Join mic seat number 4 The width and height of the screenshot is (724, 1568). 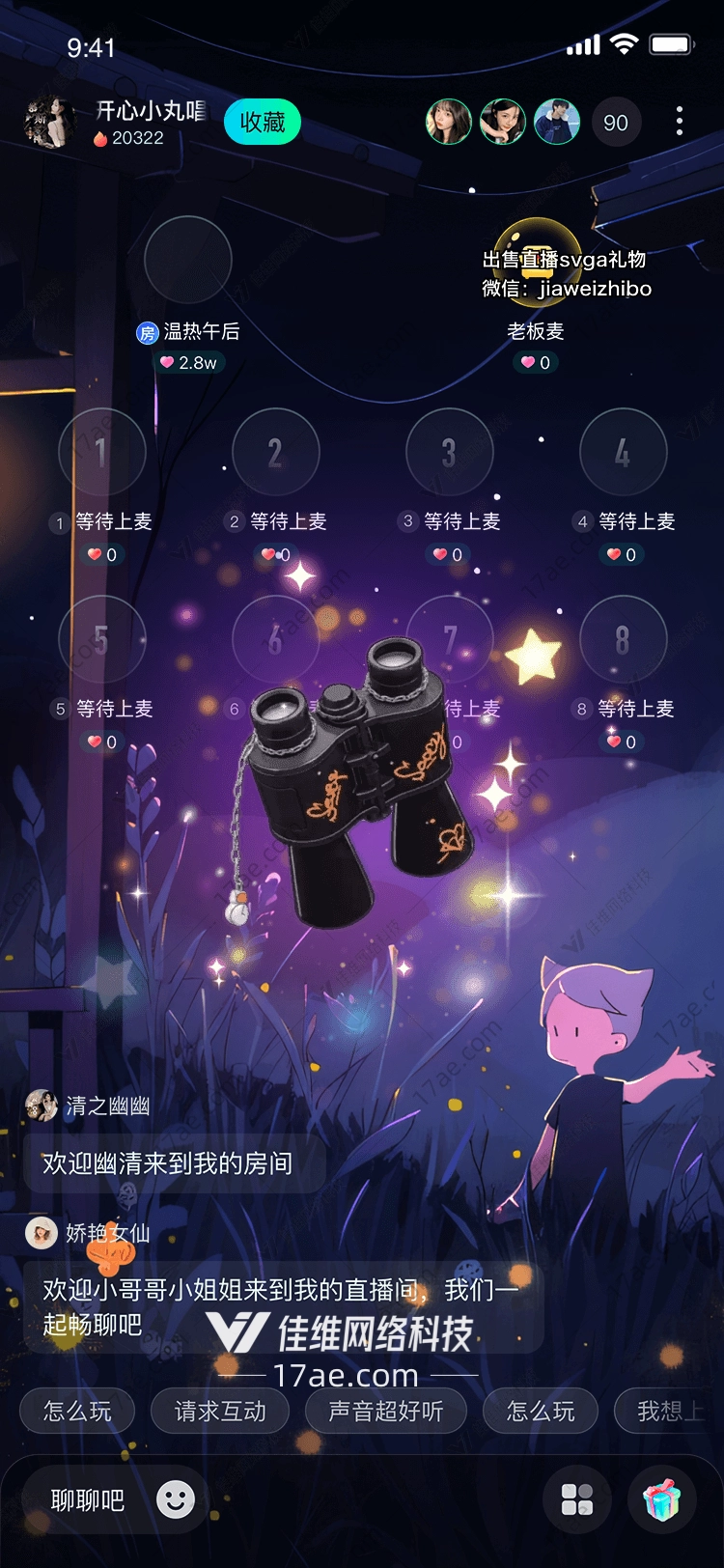click(x=623, y=451)
